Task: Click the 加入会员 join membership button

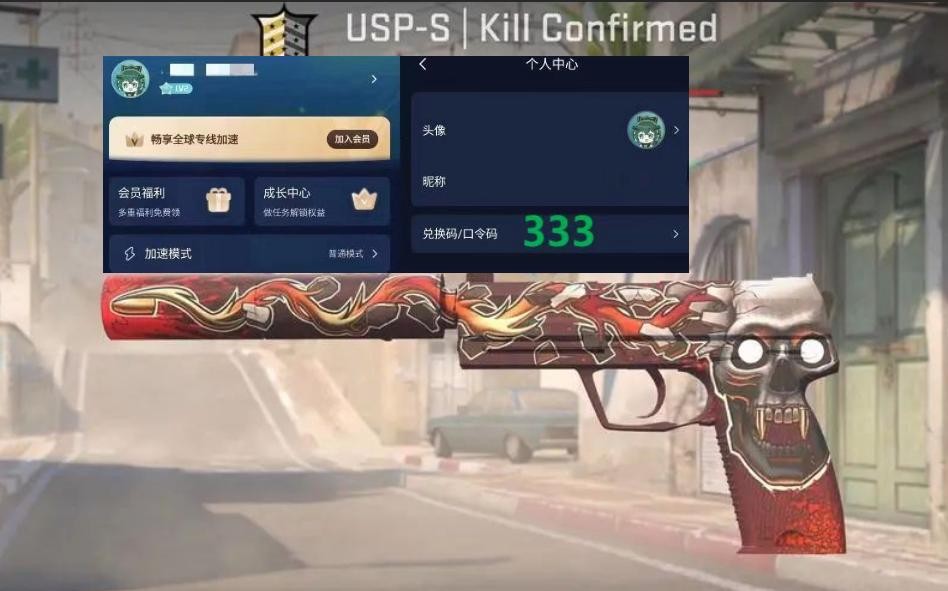Action: (352, 140)
